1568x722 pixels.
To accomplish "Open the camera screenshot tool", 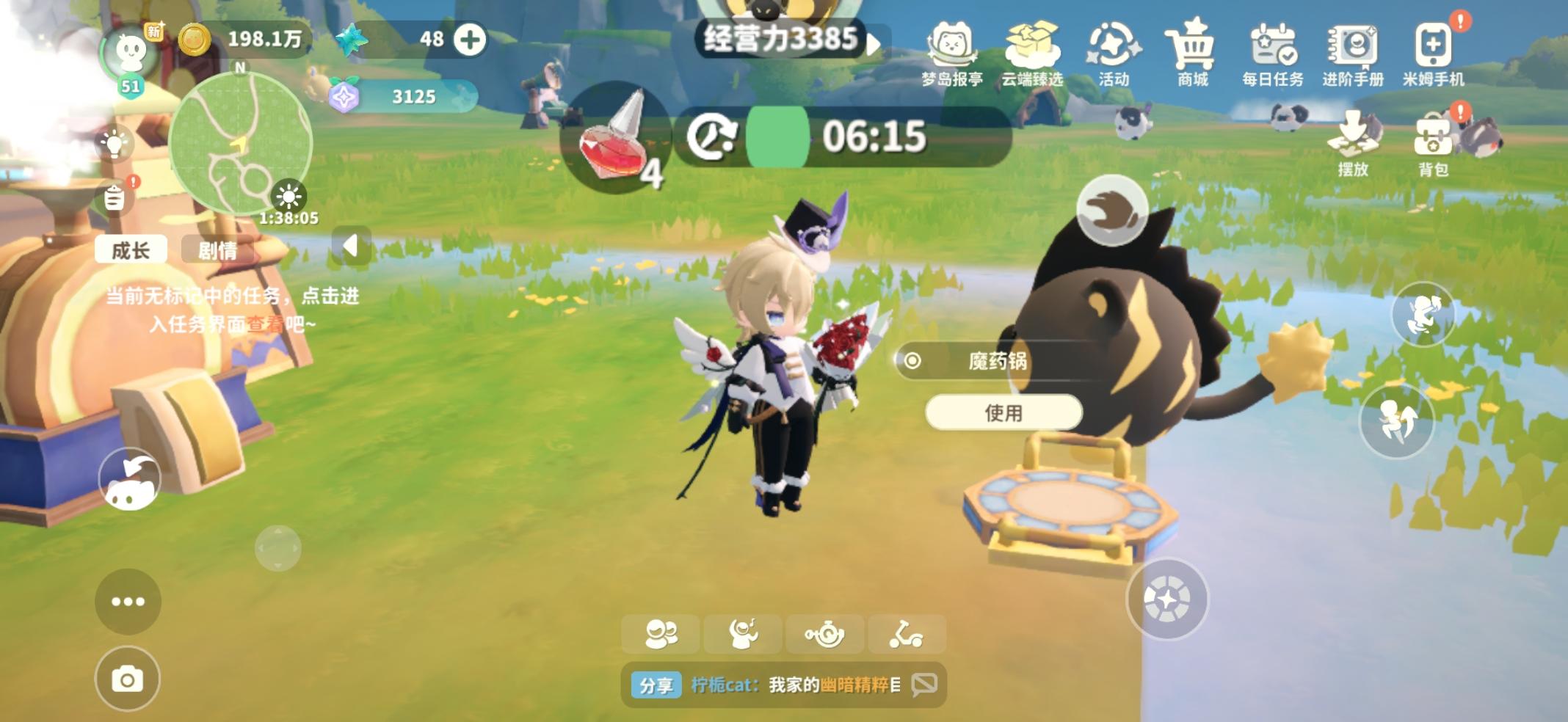I will click(x=128, y=679).
